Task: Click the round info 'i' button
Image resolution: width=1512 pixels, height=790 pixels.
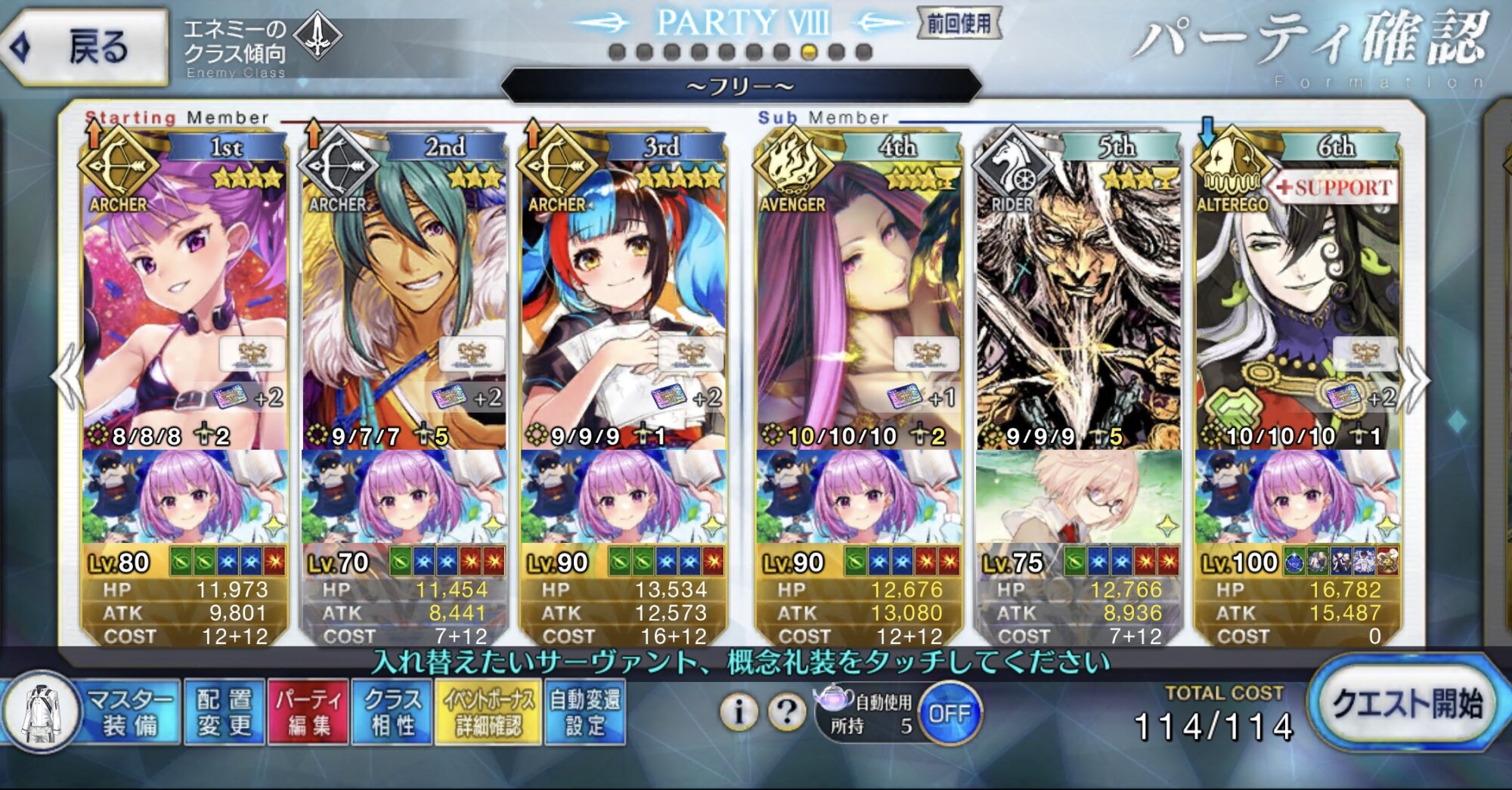Action: click(x=739, y=711)
